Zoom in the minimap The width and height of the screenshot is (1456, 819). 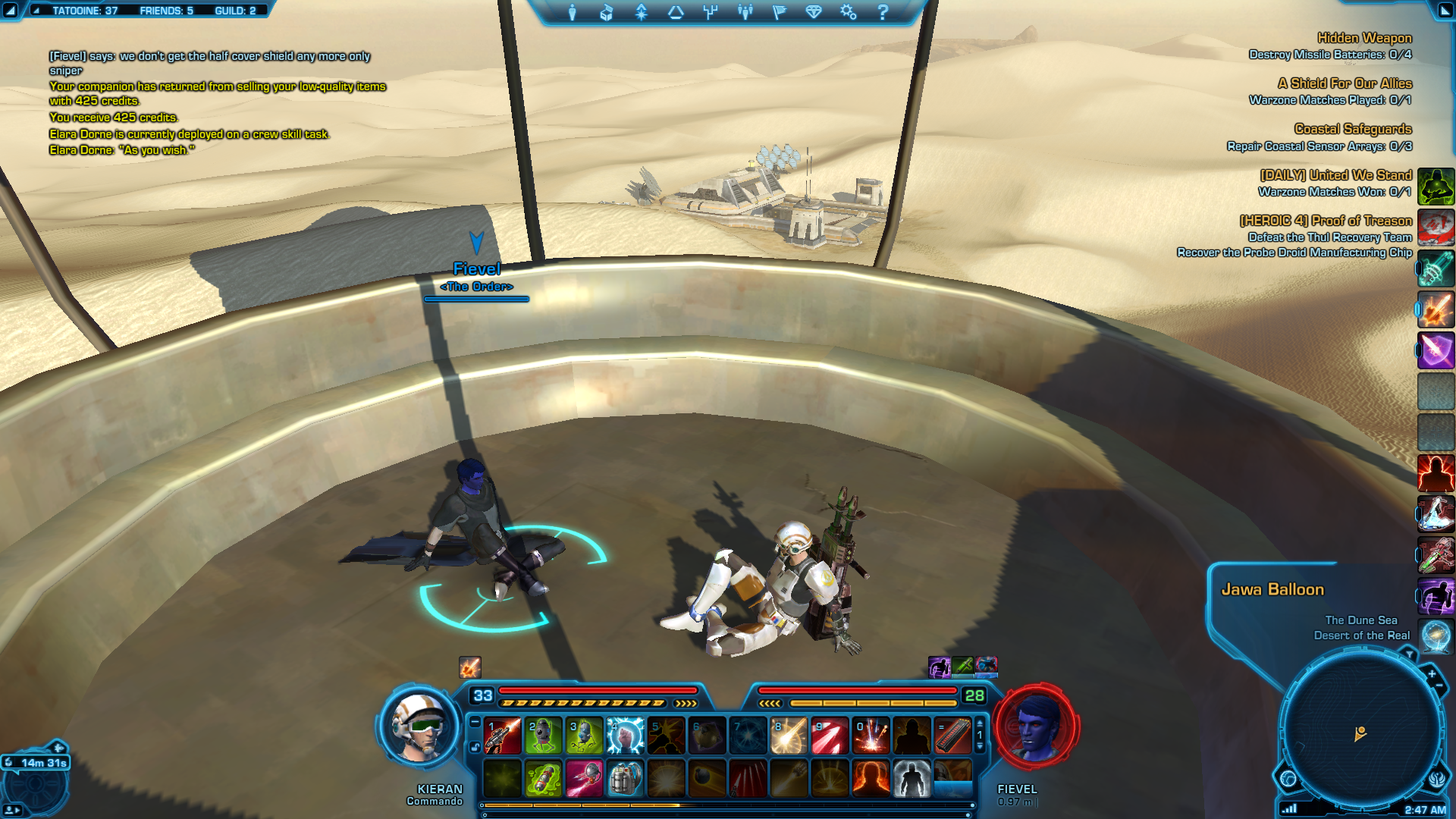pos(1431,673)
